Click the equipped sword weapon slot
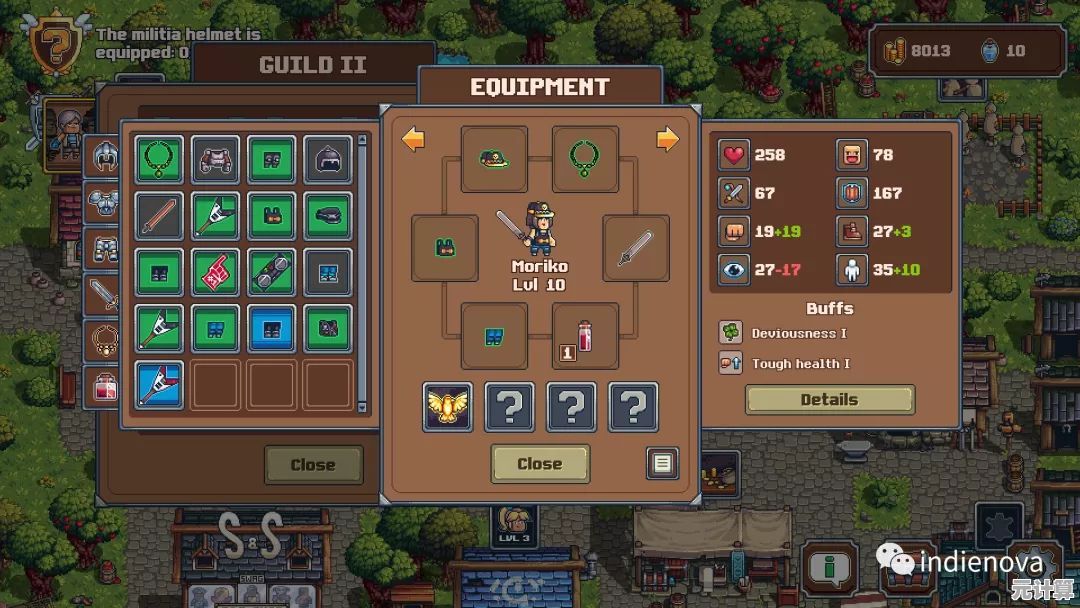 pyautogui.click(x=636, y=248)
